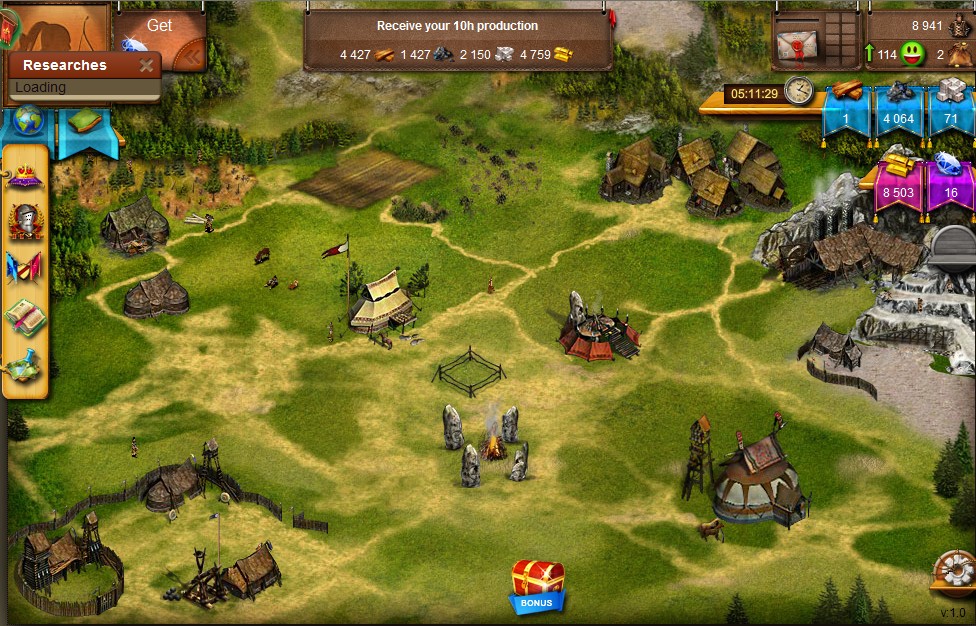This screenshot has height=626, width=976.
Task: Open the knight helmet menu
Action: click(x=25, y=220)
